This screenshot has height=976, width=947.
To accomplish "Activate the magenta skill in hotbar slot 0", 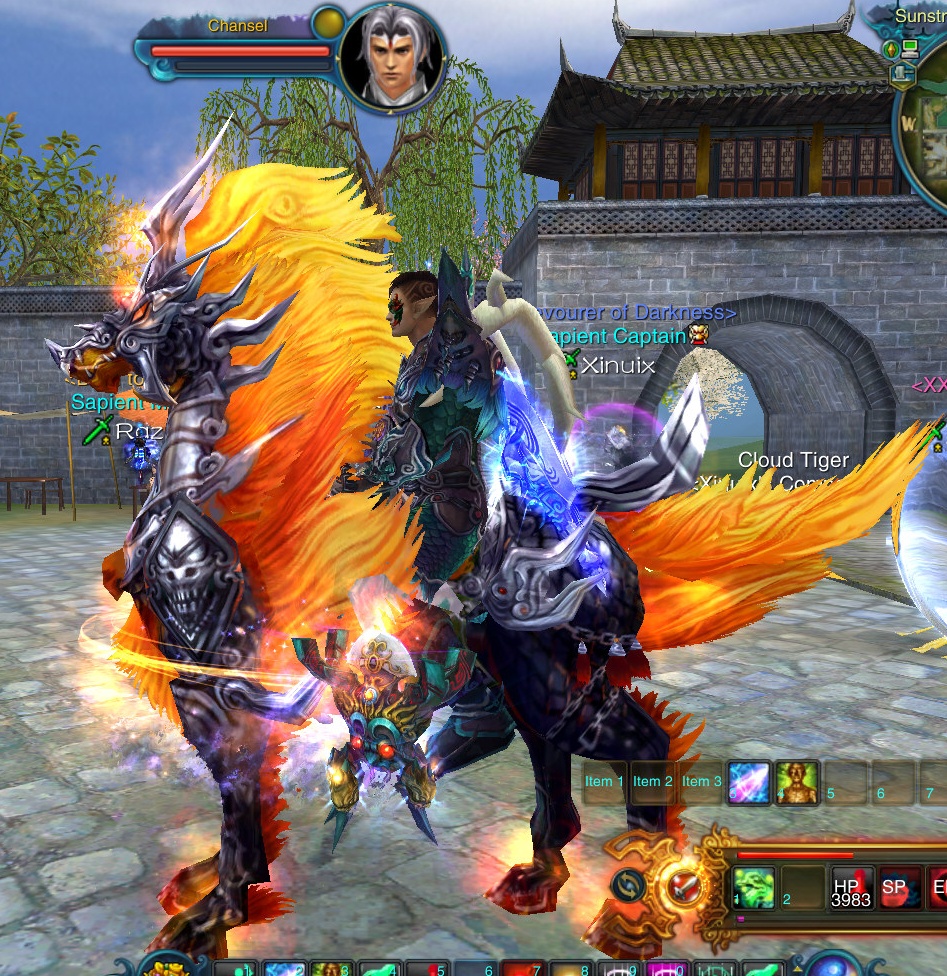I will pyautogui.click(x=663, y=967).
